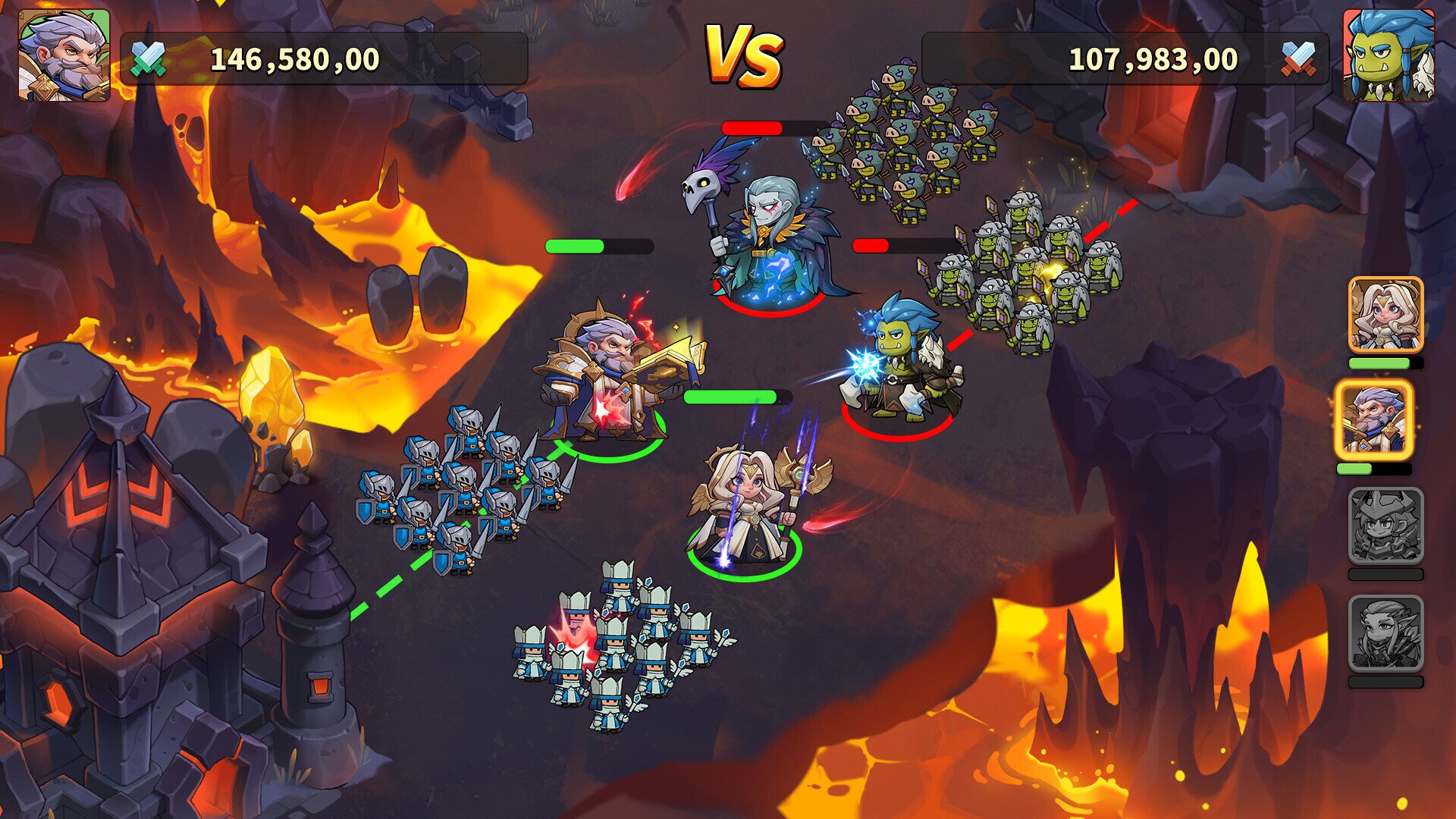Open the blue crossed-swords icon beside the left score

[149, 59]
